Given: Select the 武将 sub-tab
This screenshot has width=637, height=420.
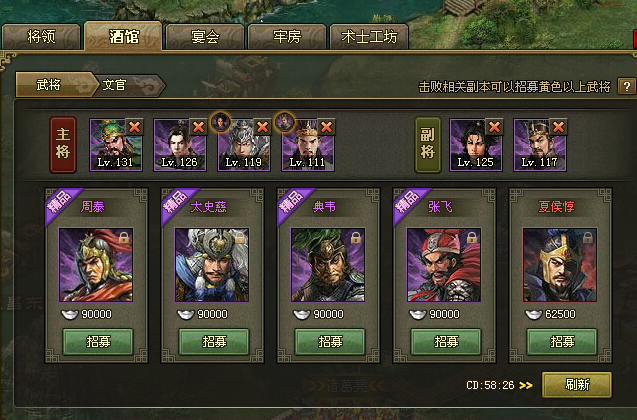Looking at the screenshot, I should point(50,85).
